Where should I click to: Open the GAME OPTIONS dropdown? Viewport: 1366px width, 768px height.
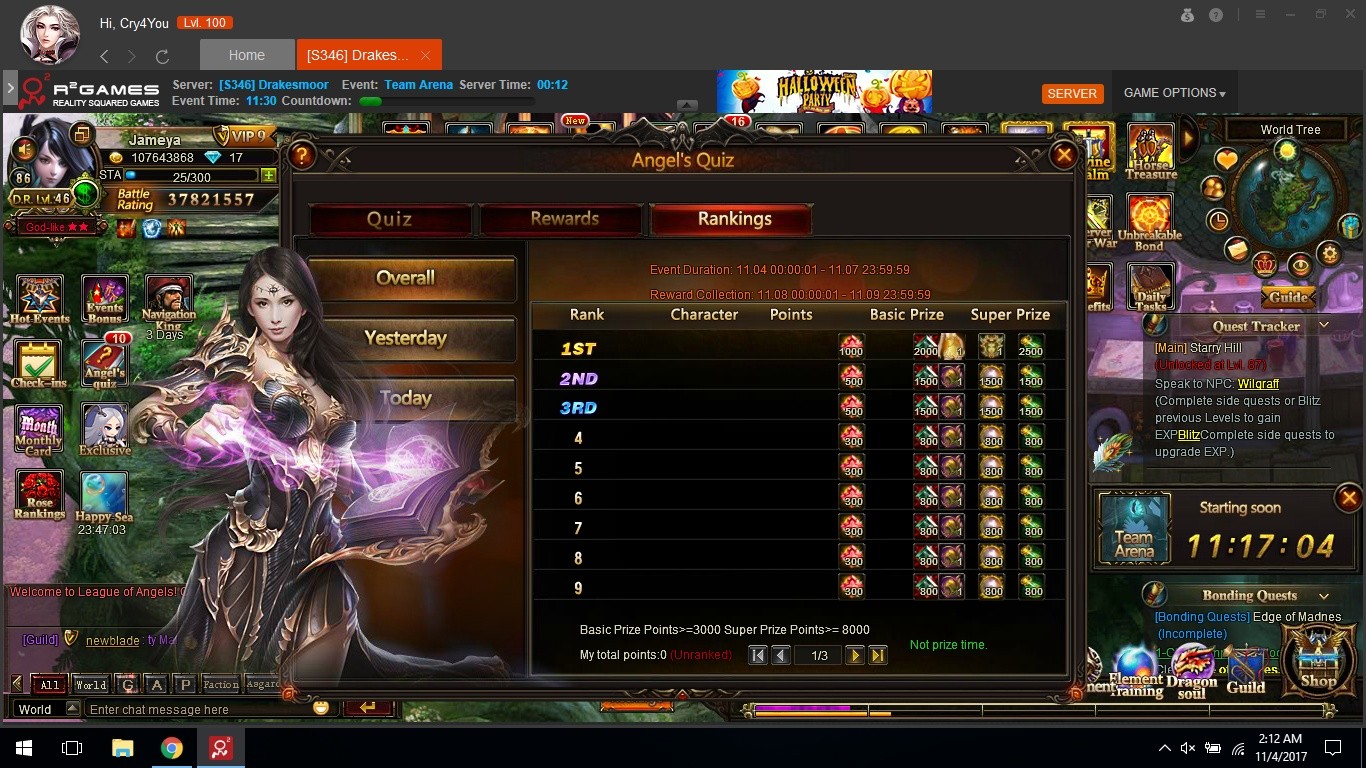click(x=1174, y=93)
